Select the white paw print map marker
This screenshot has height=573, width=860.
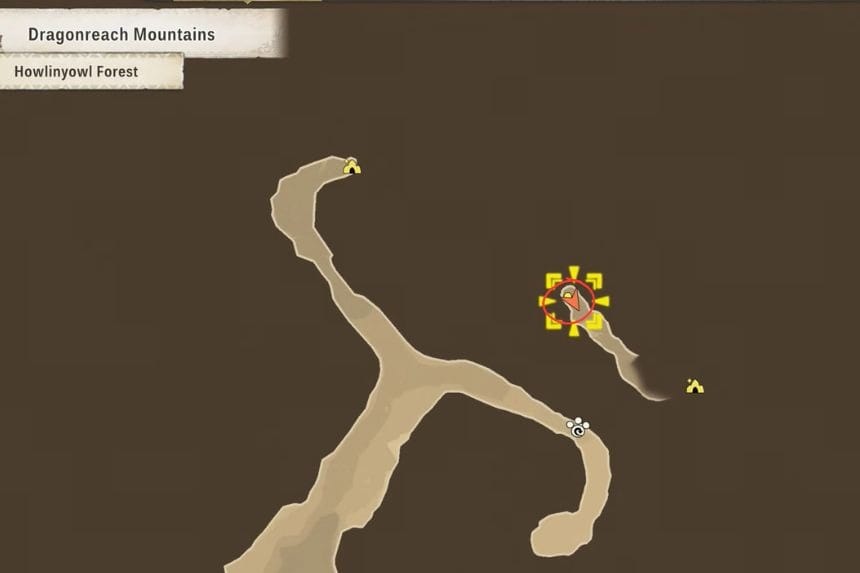(x=578, y=427)
